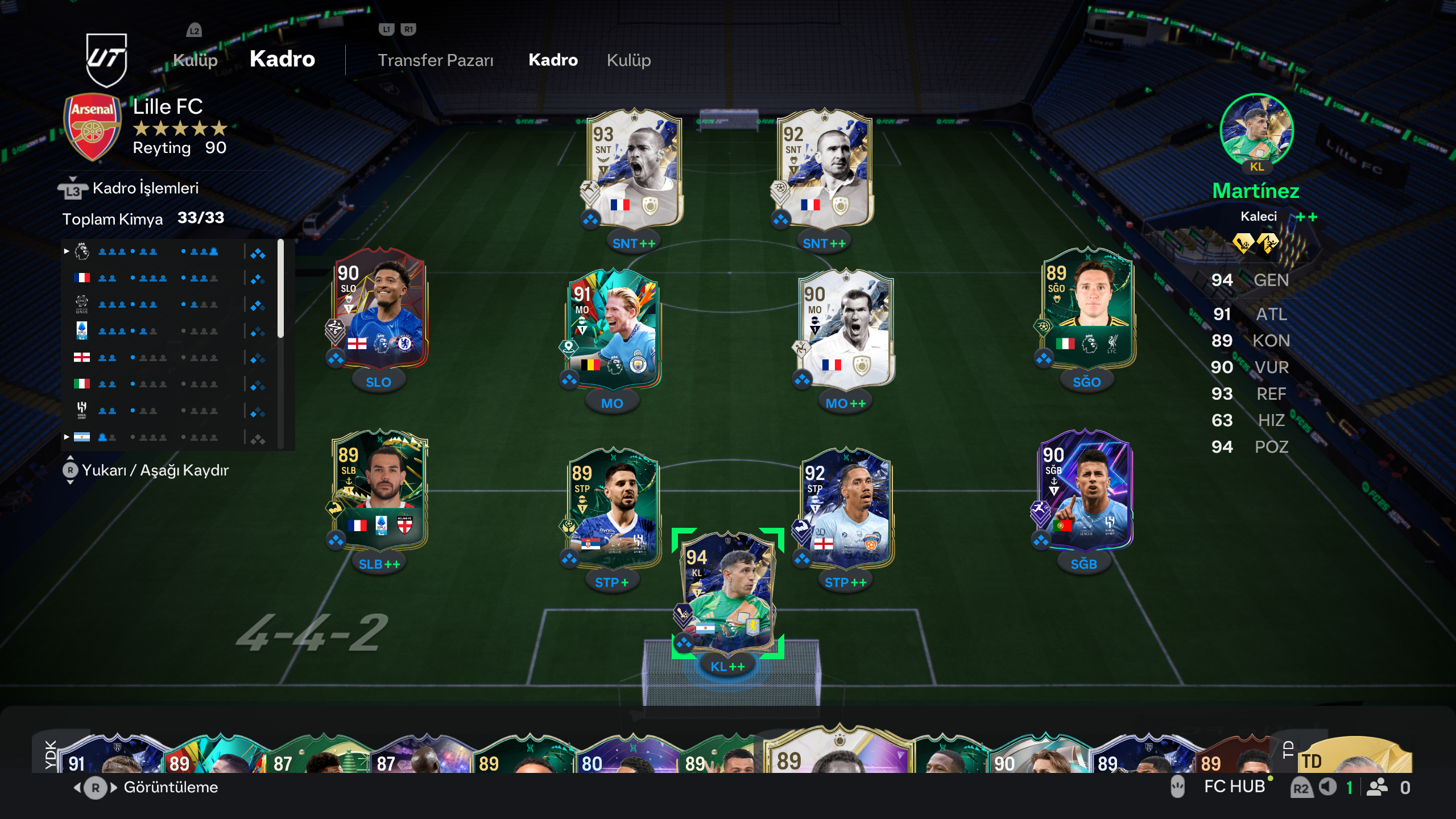
Task: Open the FC HUB panel
Action: coord(1234,787)
